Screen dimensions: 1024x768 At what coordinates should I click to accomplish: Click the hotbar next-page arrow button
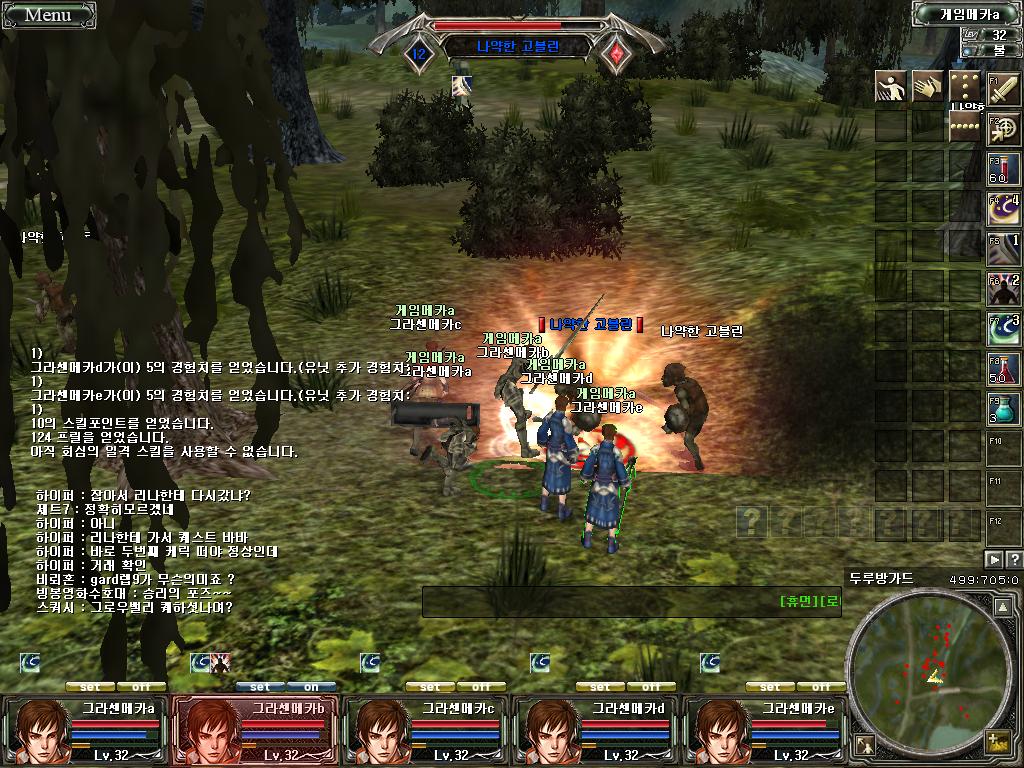[x=995, y=559]
